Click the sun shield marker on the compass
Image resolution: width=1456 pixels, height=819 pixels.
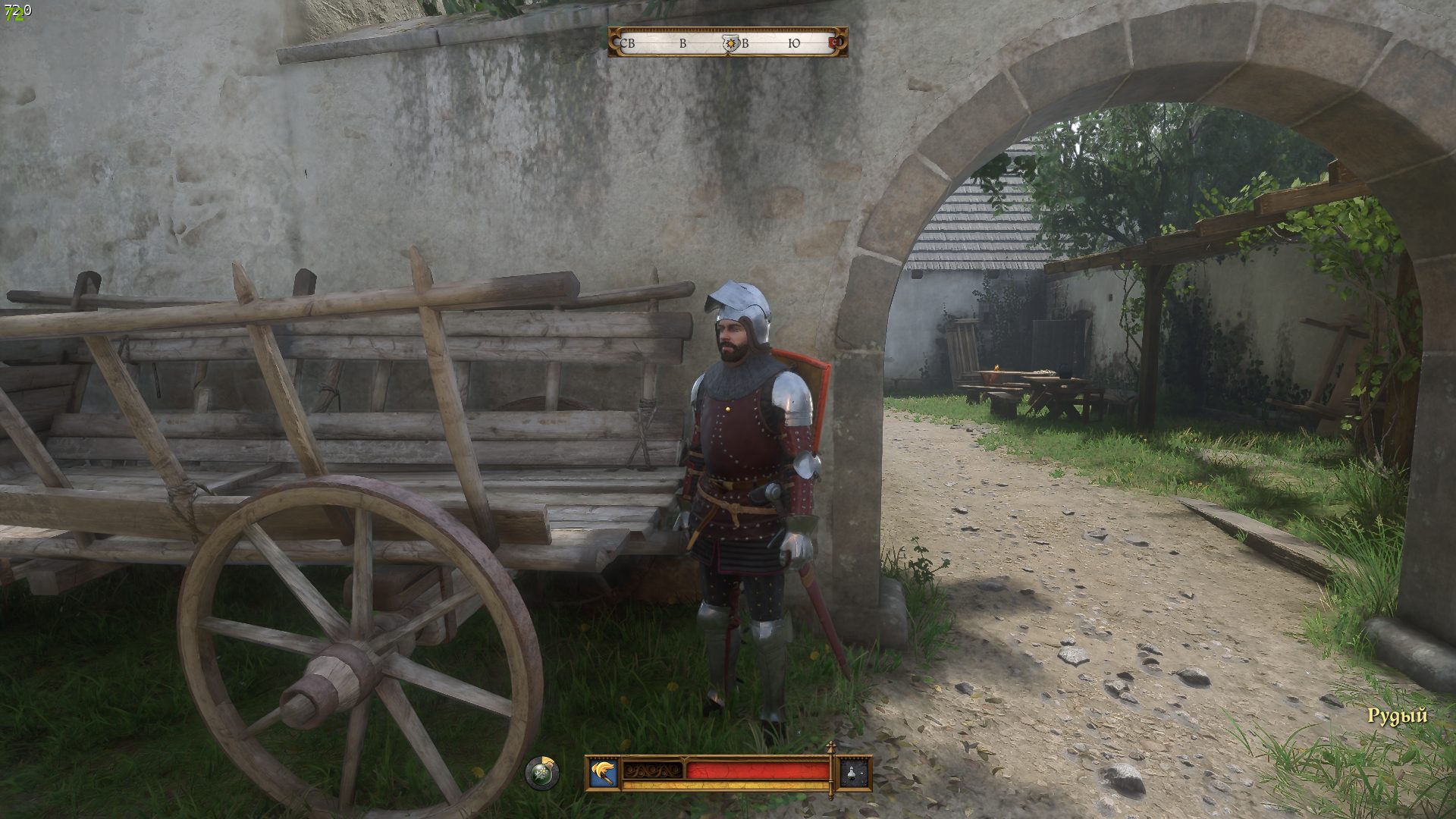coord(730,44)
